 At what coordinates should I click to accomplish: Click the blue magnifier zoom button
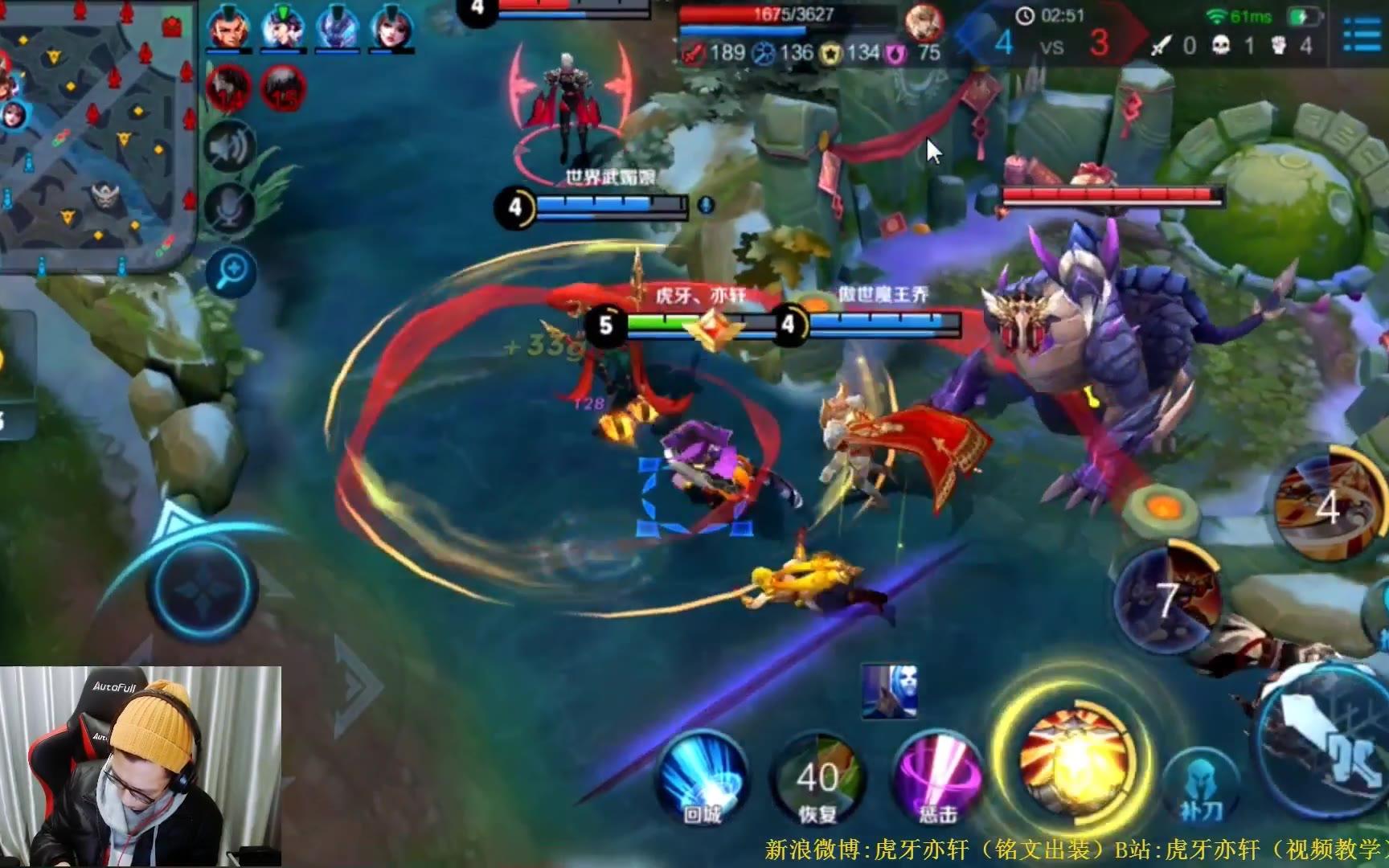click(x=231, y=272)
